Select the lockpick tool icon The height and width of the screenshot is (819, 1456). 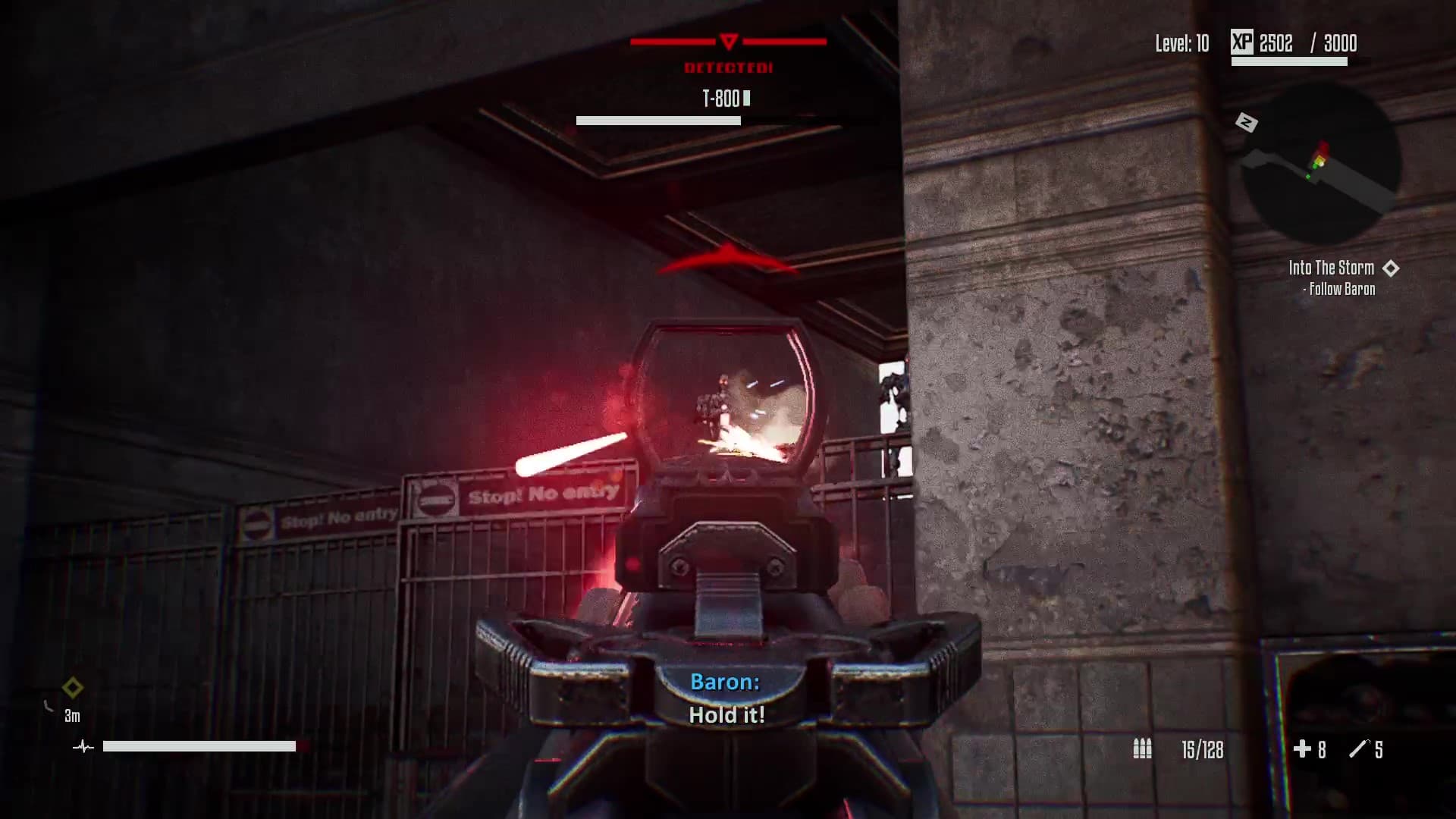click(1357, 749)
